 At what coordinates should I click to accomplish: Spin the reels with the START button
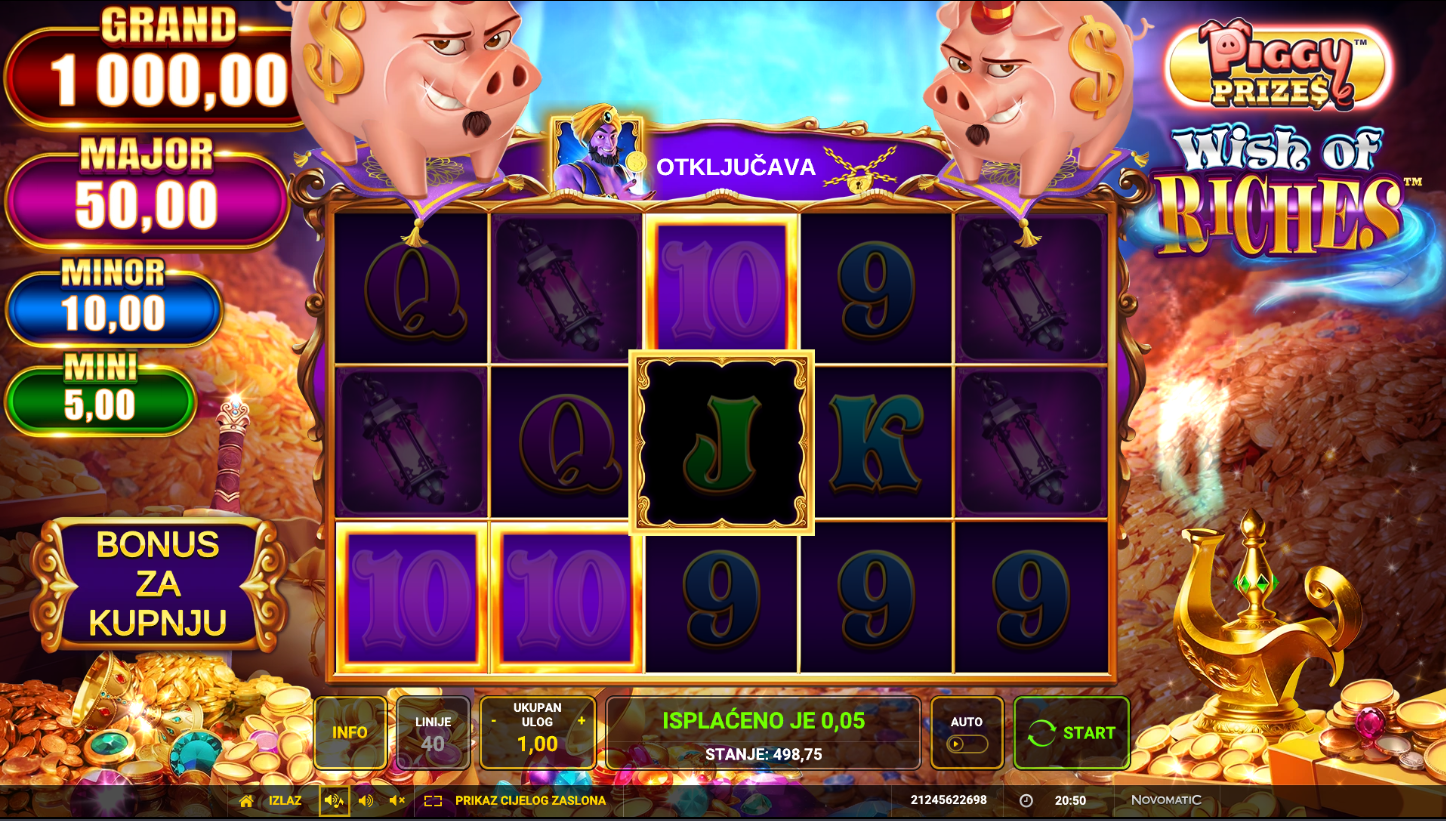(x=1071, y=733)
